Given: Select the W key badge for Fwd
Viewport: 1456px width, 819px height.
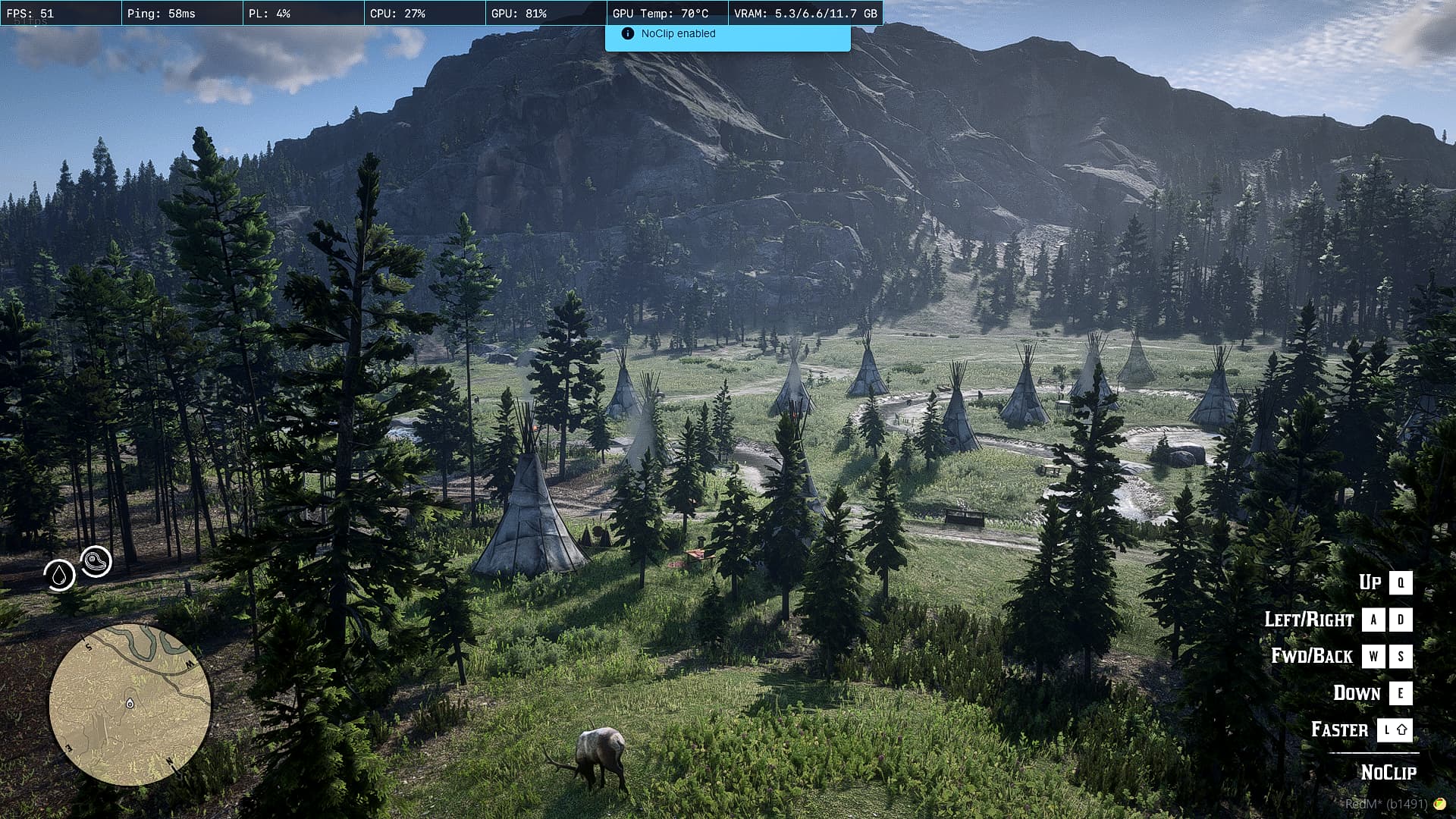Looking at the screenshot, I should pyautogui.click(x=1374, y=656).
